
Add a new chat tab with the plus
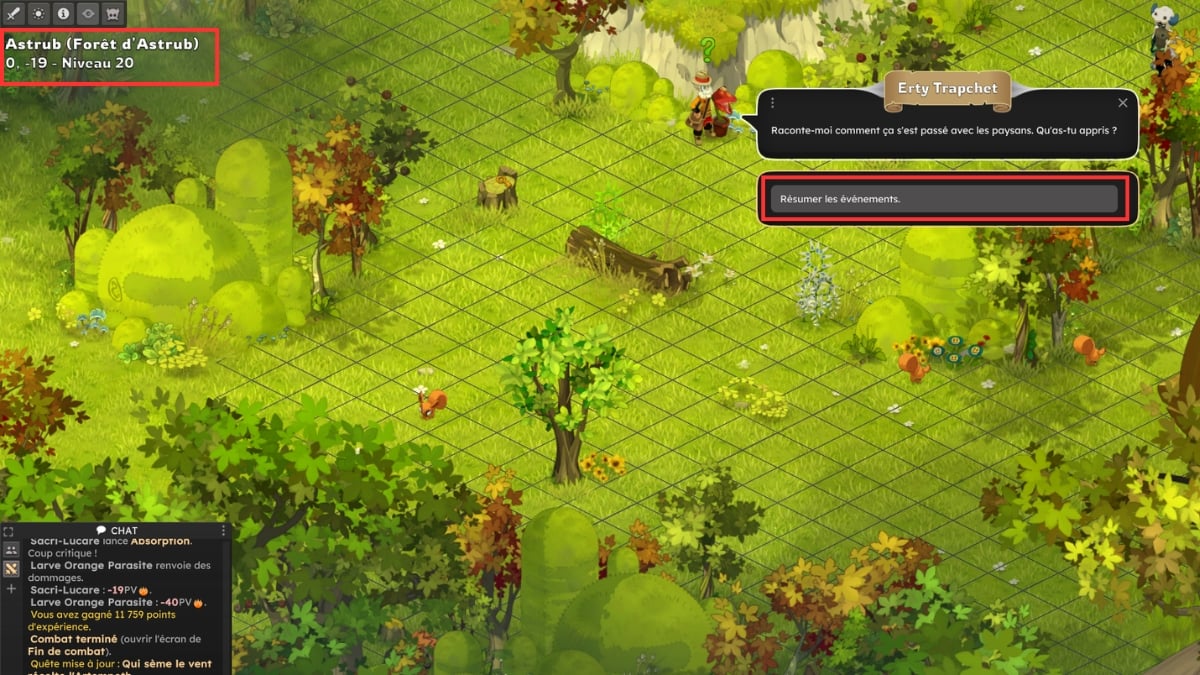coord(12,589)
